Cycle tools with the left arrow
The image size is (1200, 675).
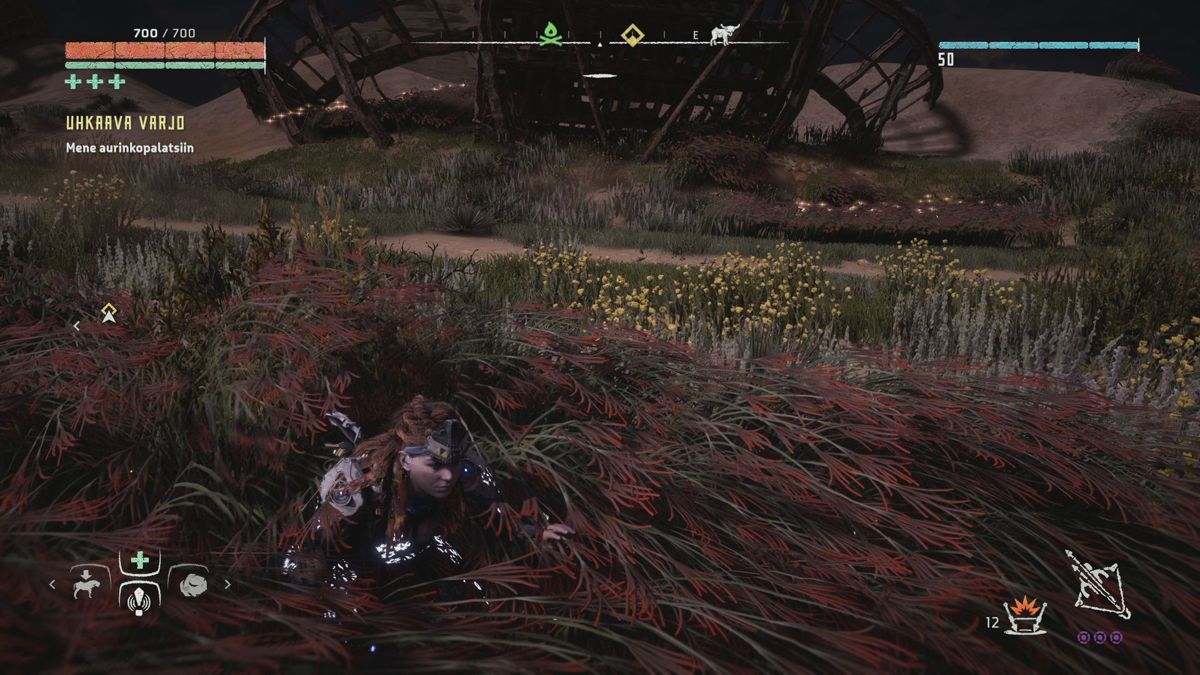[52, 585]
